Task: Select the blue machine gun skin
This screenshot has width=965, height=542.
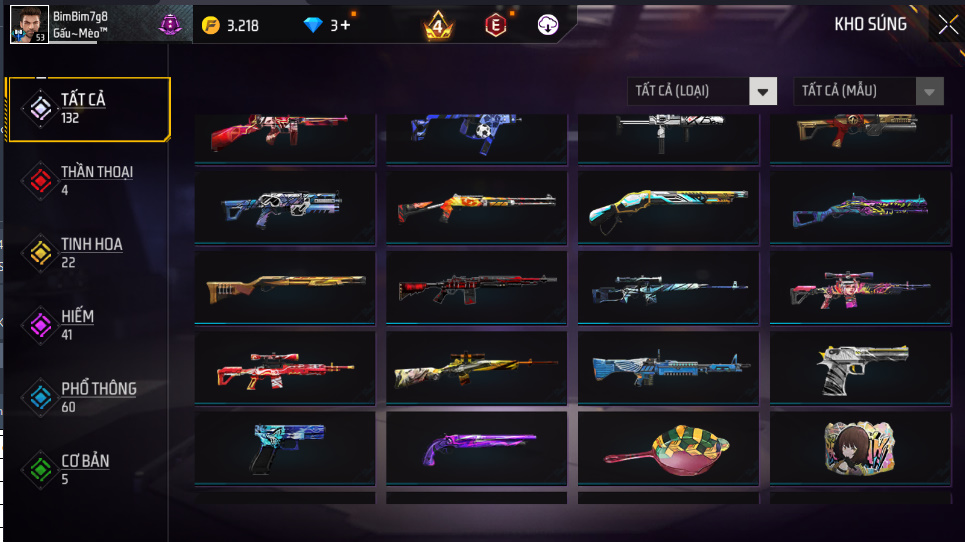Action: (x=668, y=369)
